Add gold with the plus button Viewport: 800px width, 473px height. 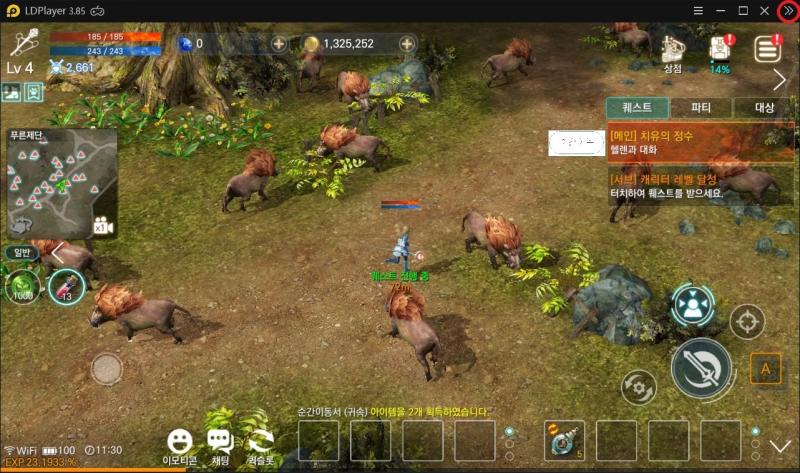(x=407, y=44)
